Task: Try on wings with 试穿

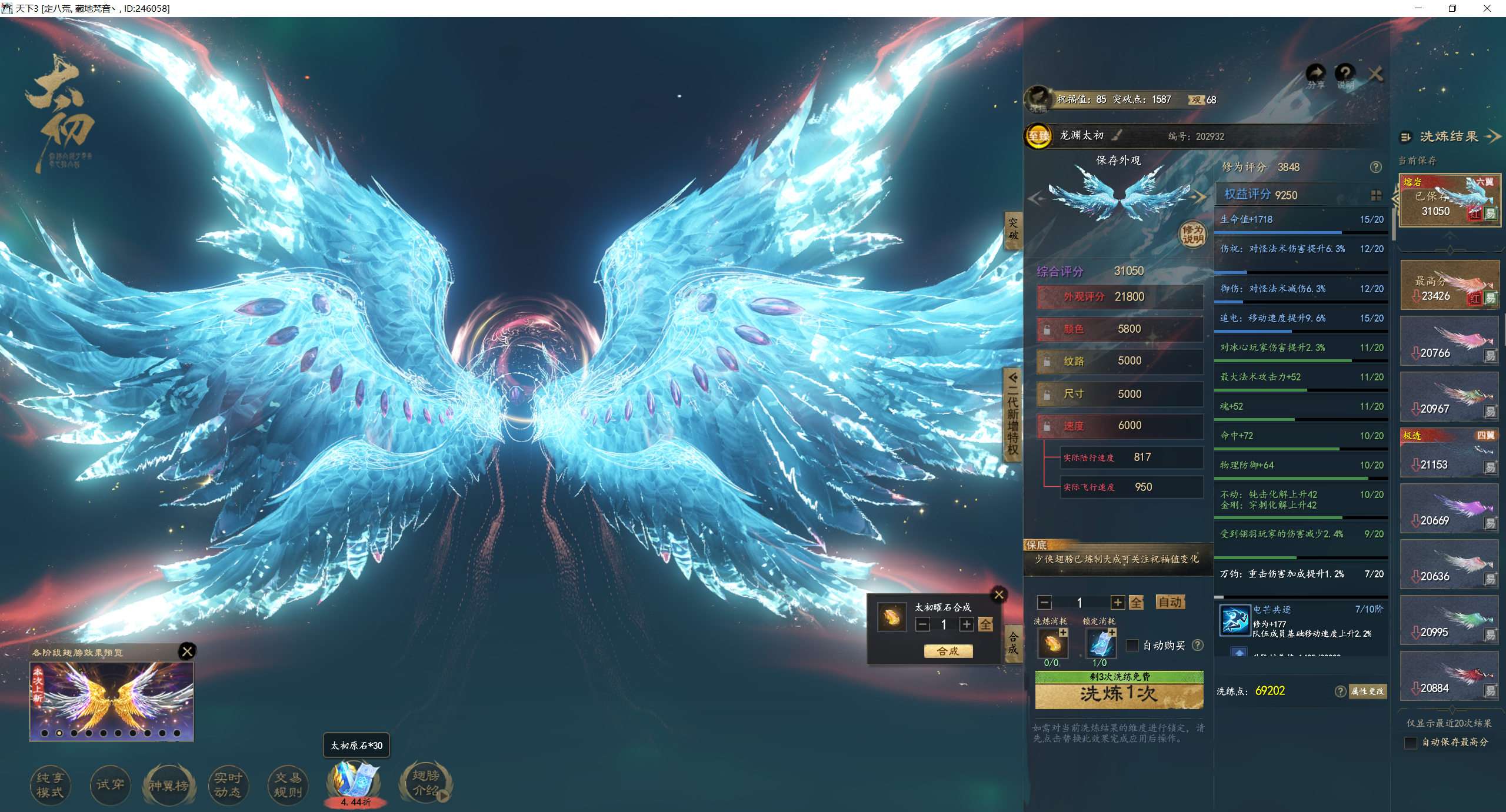Action: pyautogui.click(x=110, y=785)
